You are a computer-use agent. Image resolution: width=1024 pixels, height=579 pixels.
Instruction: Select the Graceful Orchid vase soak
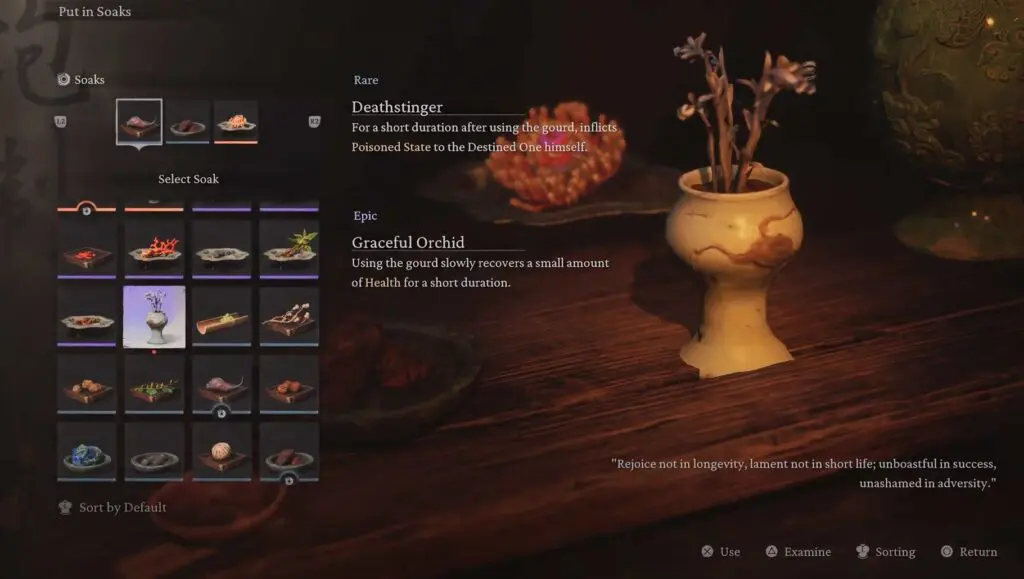pyautogui.click(x=154, y=316)
